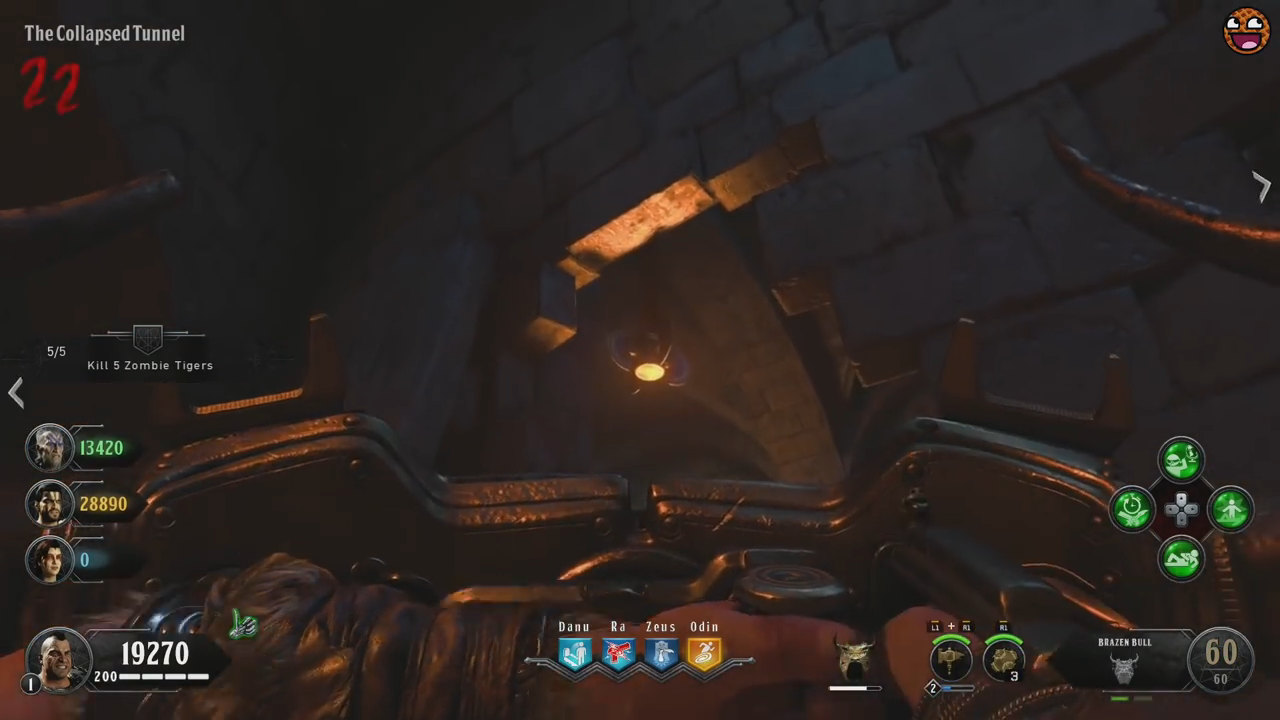Select the Ra perk icon
Image resolution: width=1280 pixels, height=720 pixels.
coord(618,653)
